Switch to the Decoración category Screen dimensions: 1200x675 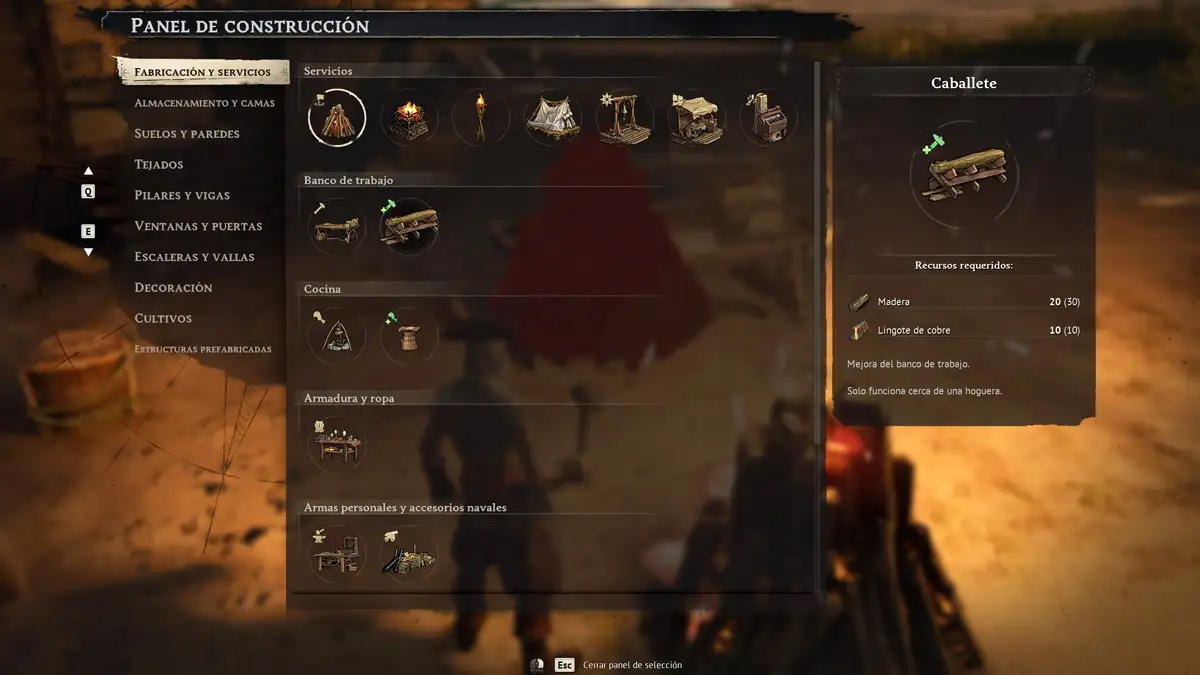click(173, 288)
